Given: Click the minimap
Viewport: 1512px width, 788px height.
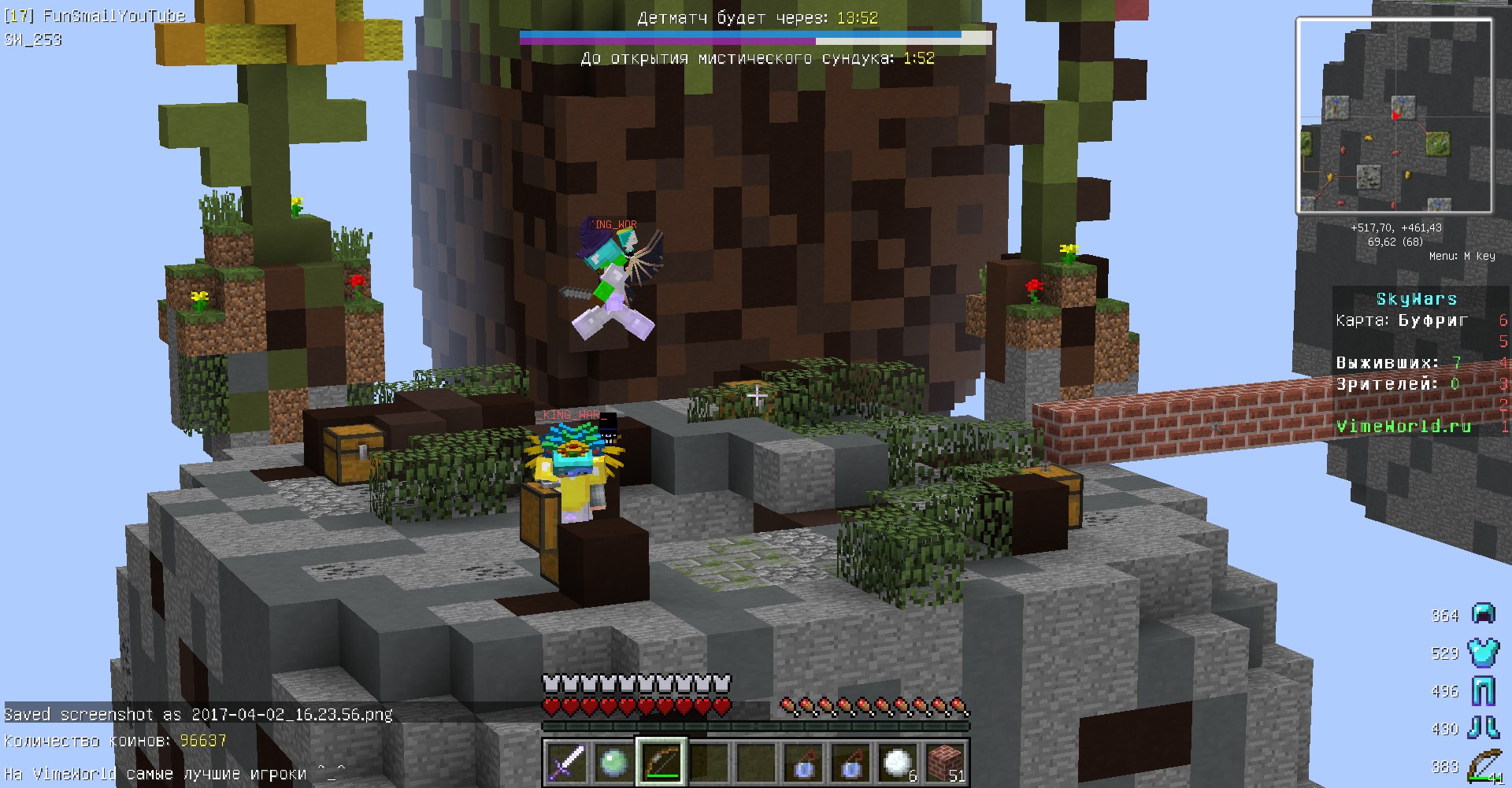Looking at the screenshot, I should [1394, 116].
